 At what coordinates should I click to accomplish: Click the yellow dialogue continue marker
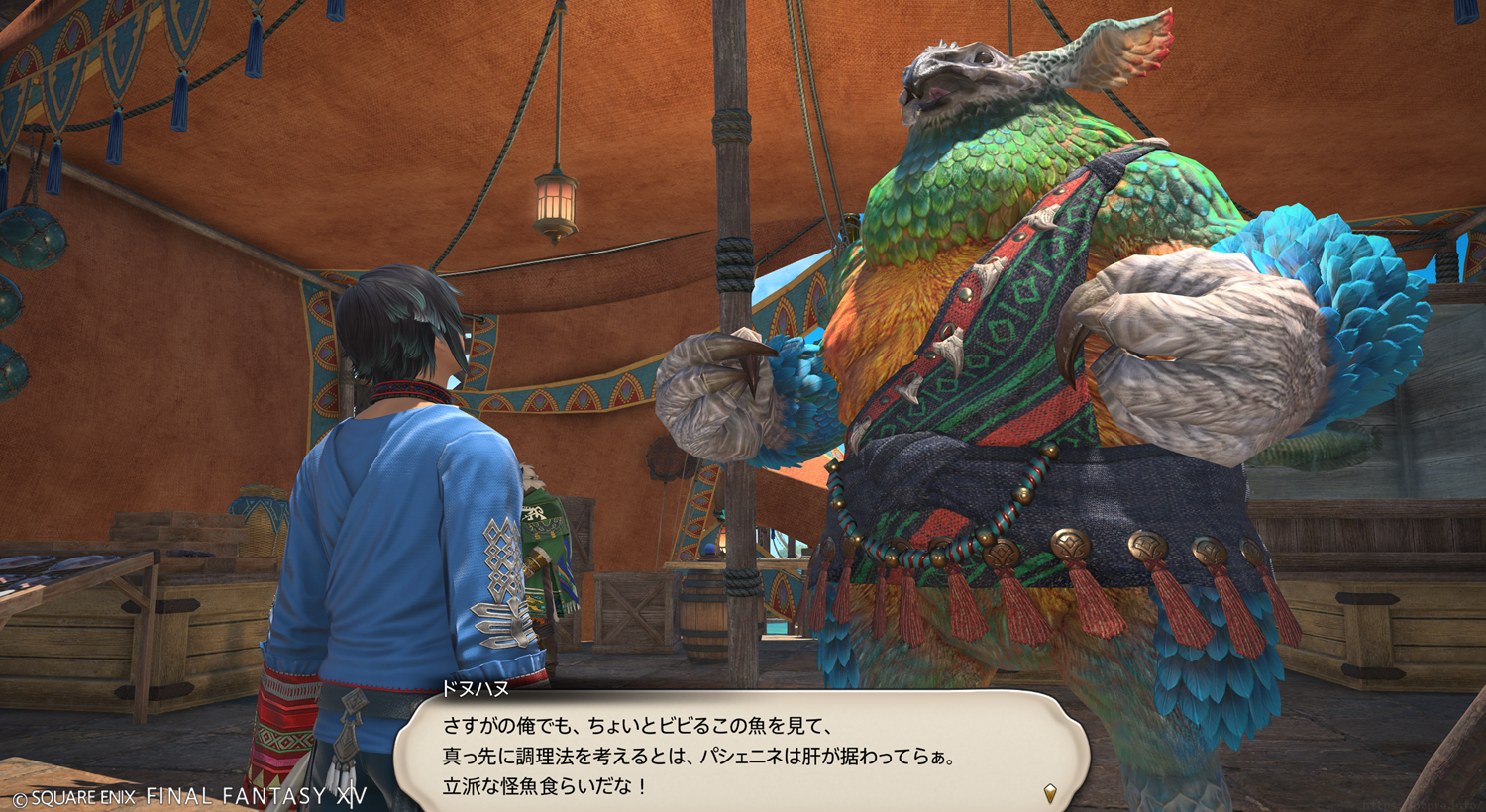pyautogui.click(x=1050, y=792)
